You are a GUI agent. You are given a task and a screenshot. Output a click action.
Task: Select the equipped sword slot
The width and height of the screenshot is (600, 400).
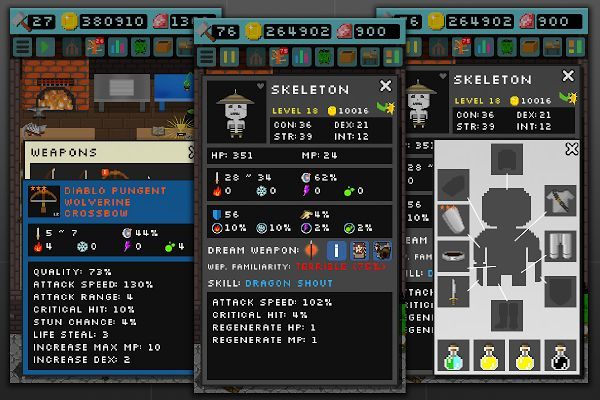(453, 292)
